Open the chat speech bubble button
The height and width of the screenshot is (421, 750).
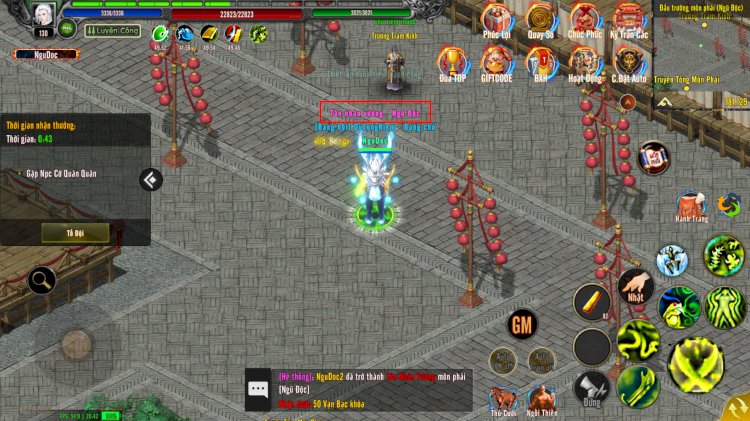coord(259,389)
